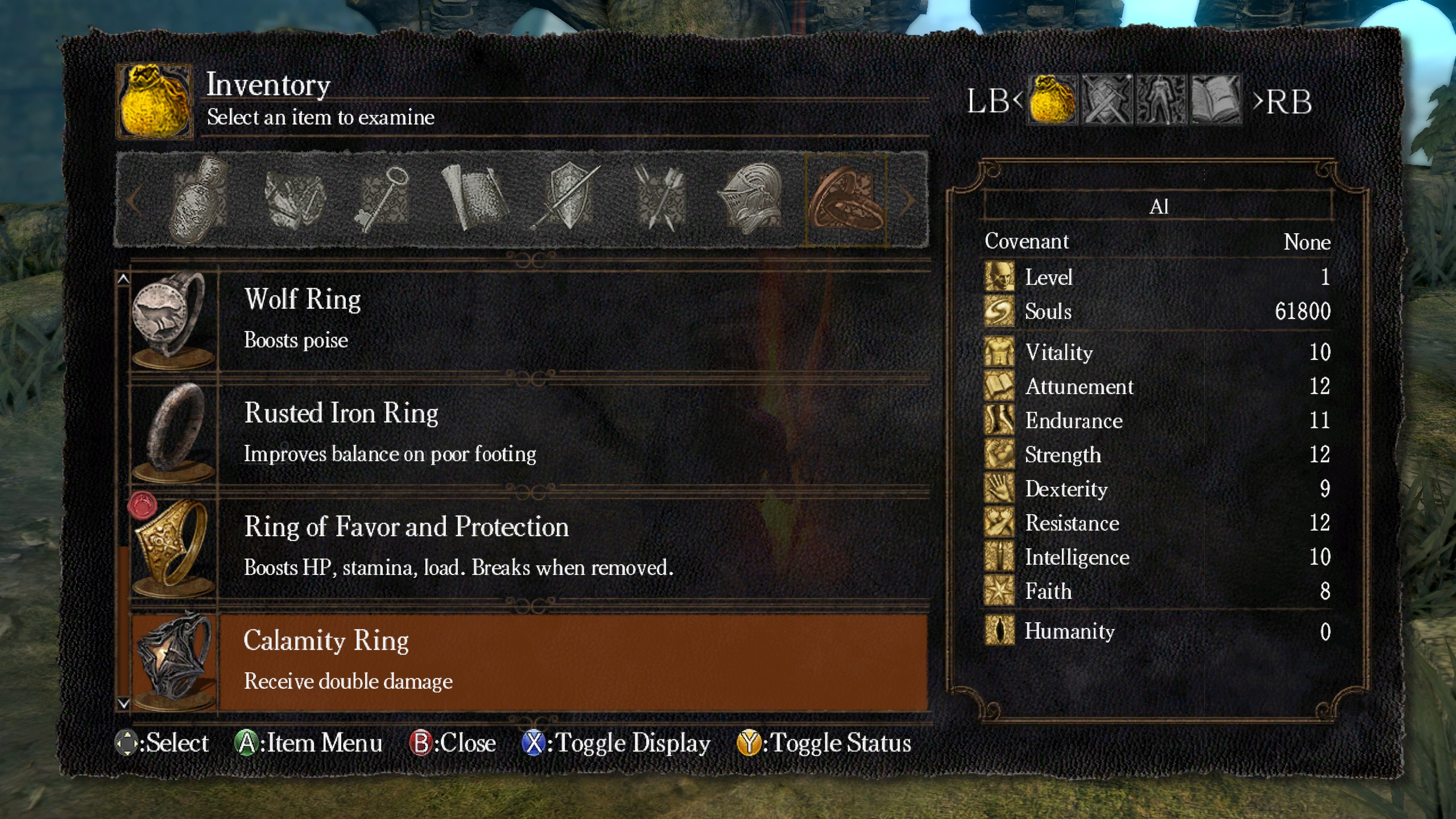Examine the Calamity Ring
The width and height of the screenshot is (1456, 819).
(529, 661)
